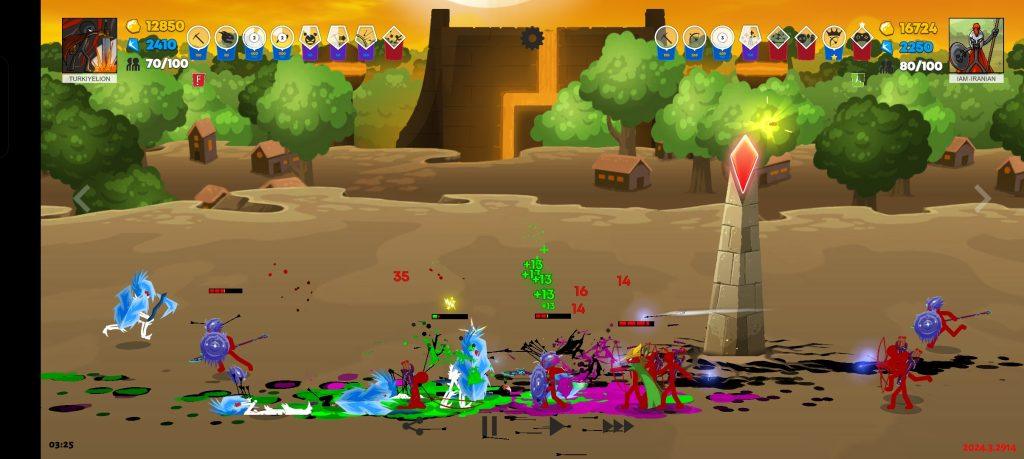Viewport: 1024px width, 459px height.
Task: Pan the view with the left arrow
Action: pyautogui.click(x=81, y=199)
